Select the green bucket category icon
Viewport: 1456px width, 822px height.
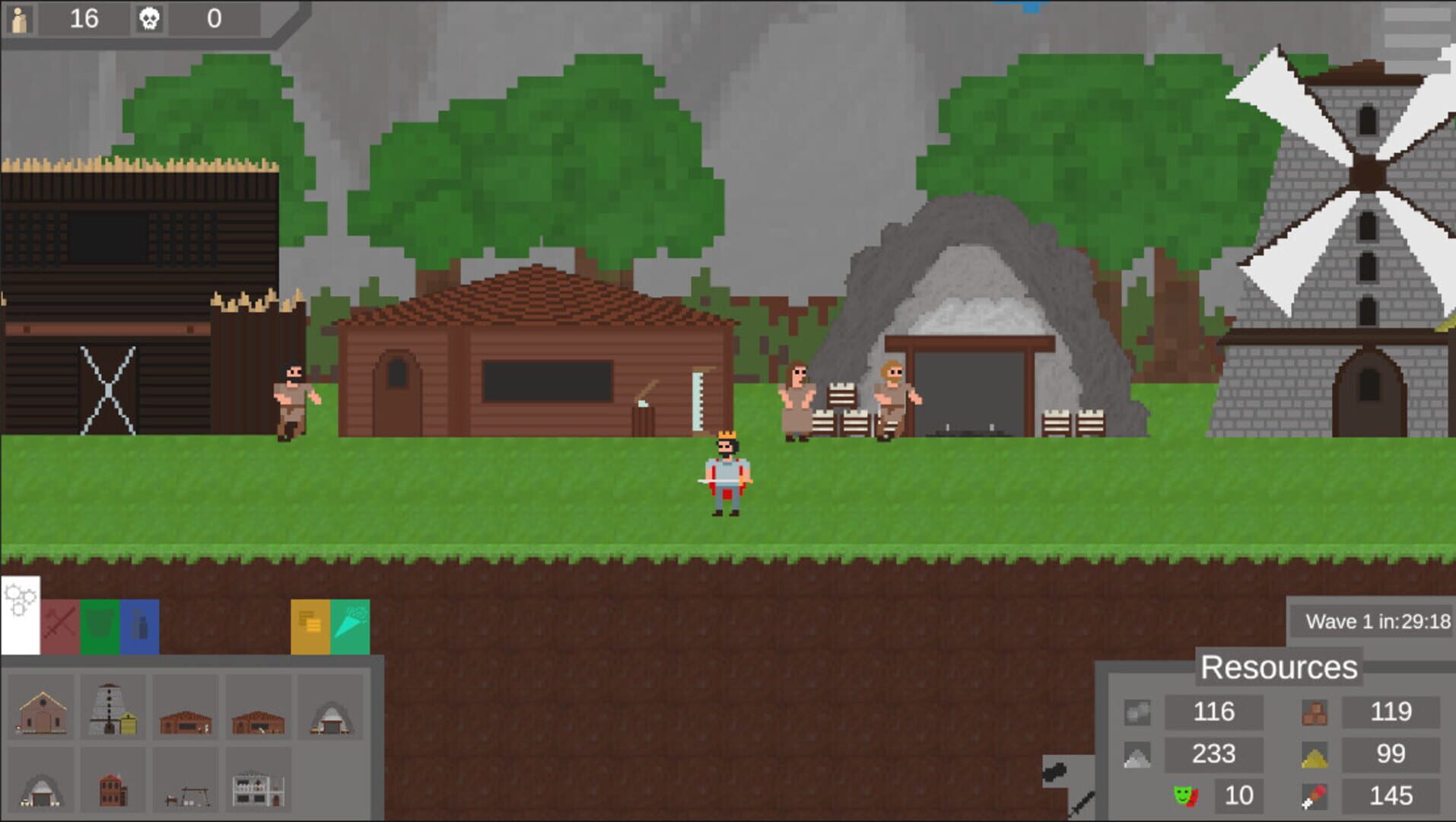(x=99, y=624)
